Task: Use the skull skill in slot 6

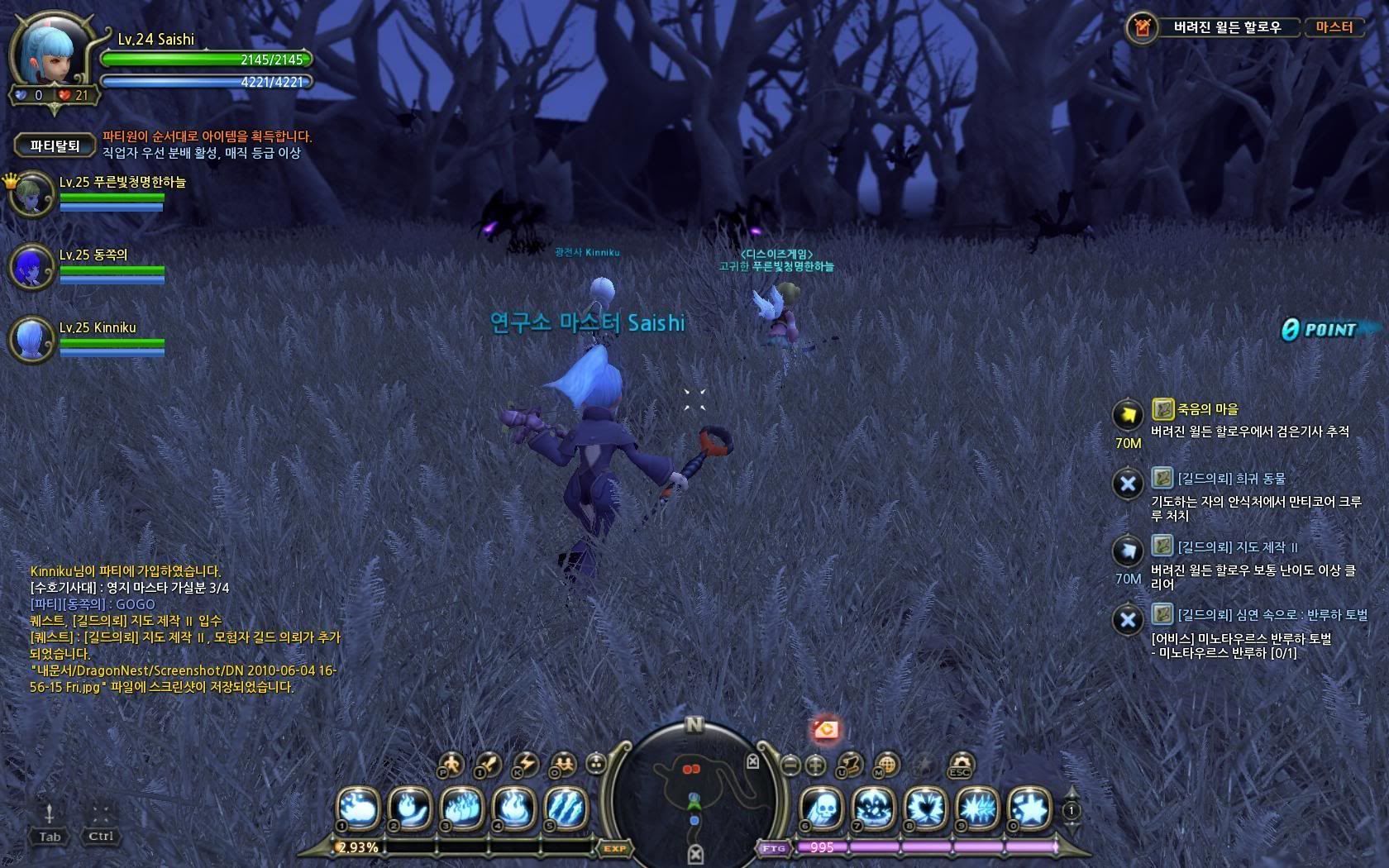Action: tap(822, 808)
